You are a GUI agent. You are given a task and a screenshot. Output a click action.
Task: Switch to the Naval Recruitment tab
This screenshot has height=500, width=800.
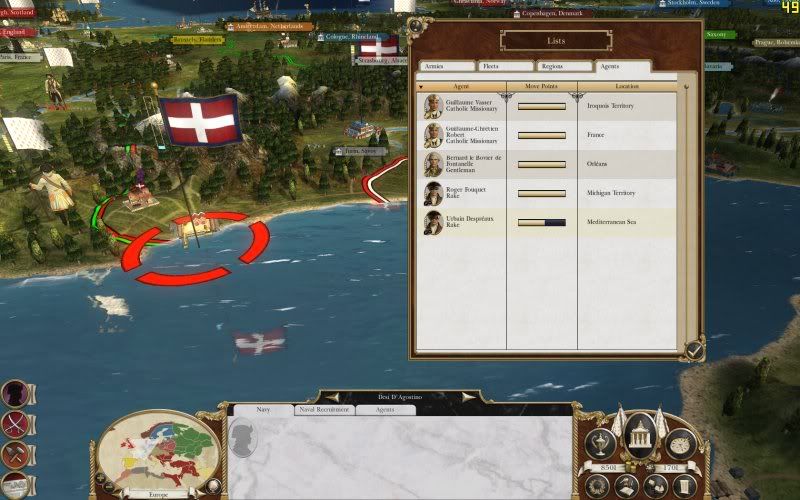click(323, 409)
